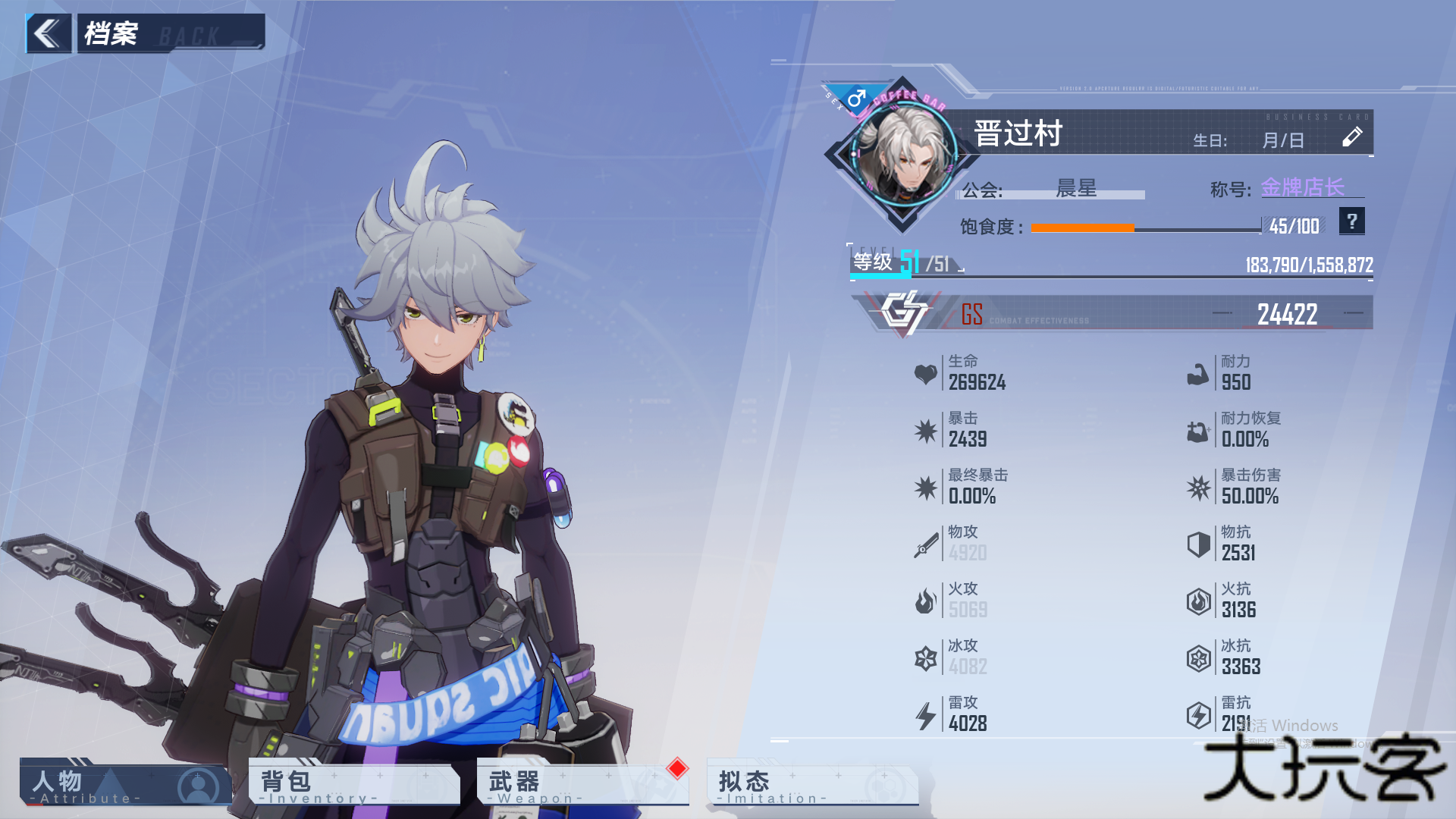Click the flame icon beside 火攻
The height and width of the screenshot is (819, 1456).
(925, 601)
